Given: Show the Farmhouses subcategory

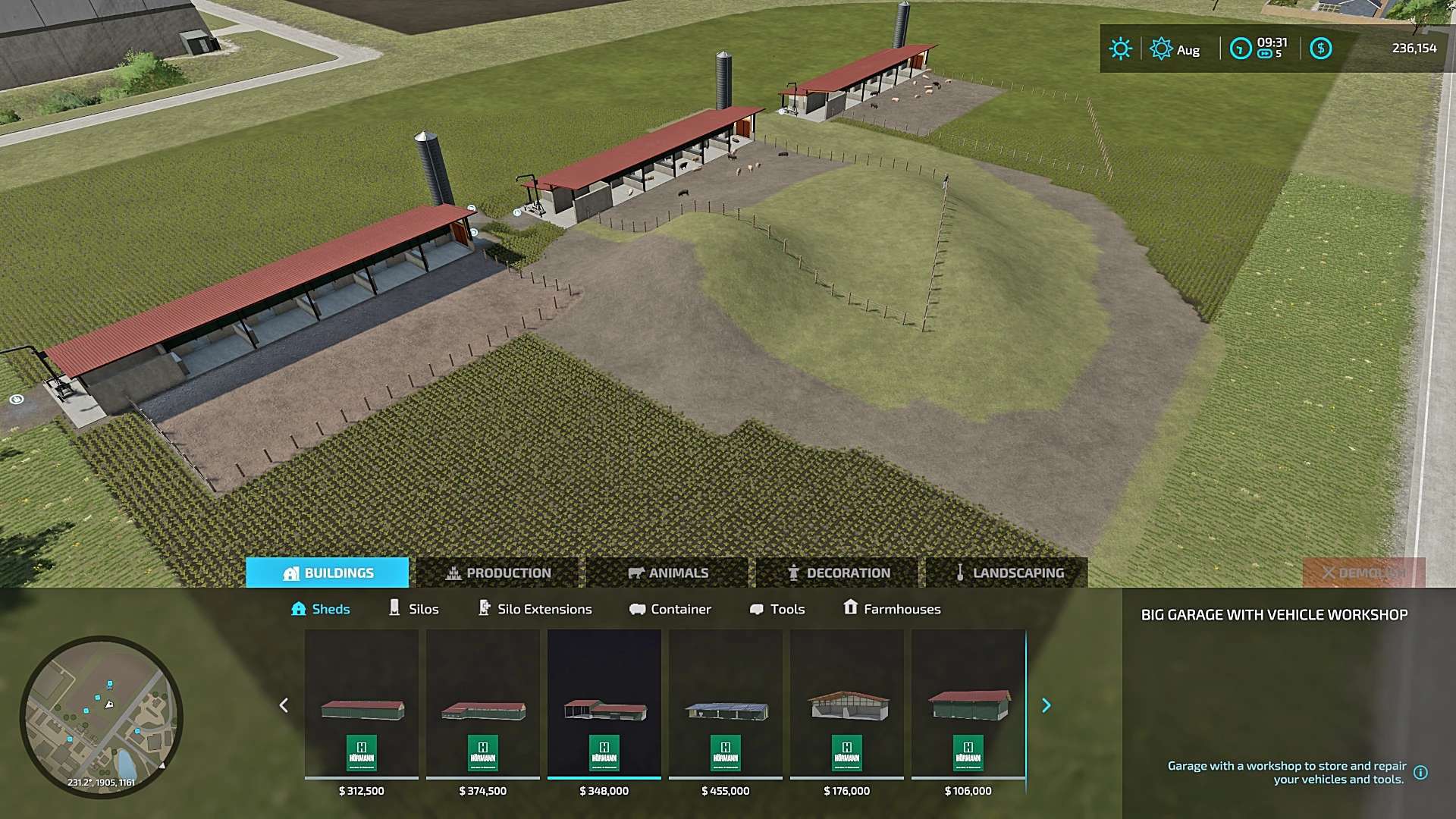Looking at the screenshot, I should pyautogui.click(x=892, y=609).
